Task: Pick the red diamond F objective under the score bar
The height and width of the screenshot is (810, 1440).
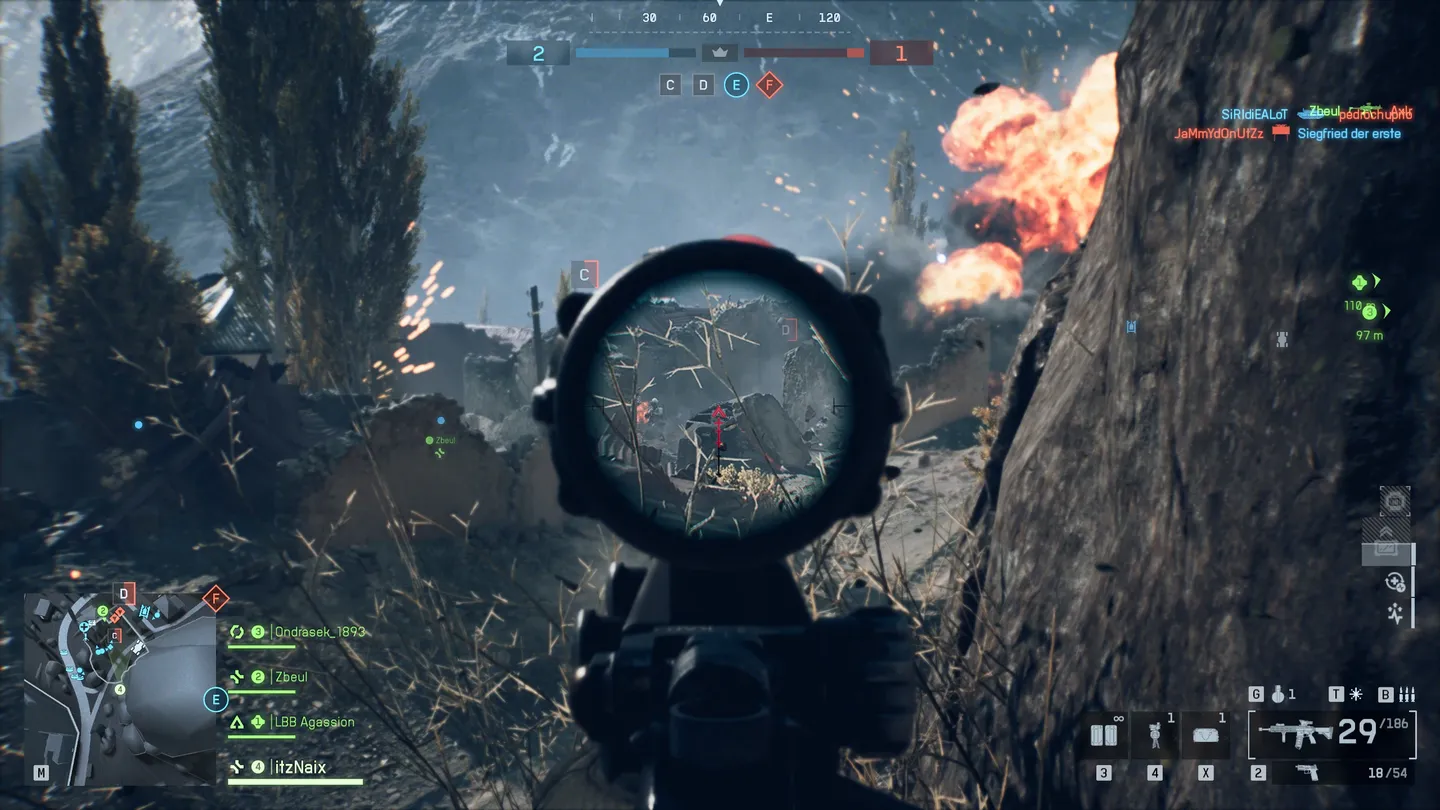Action: (x=769, y=85)
